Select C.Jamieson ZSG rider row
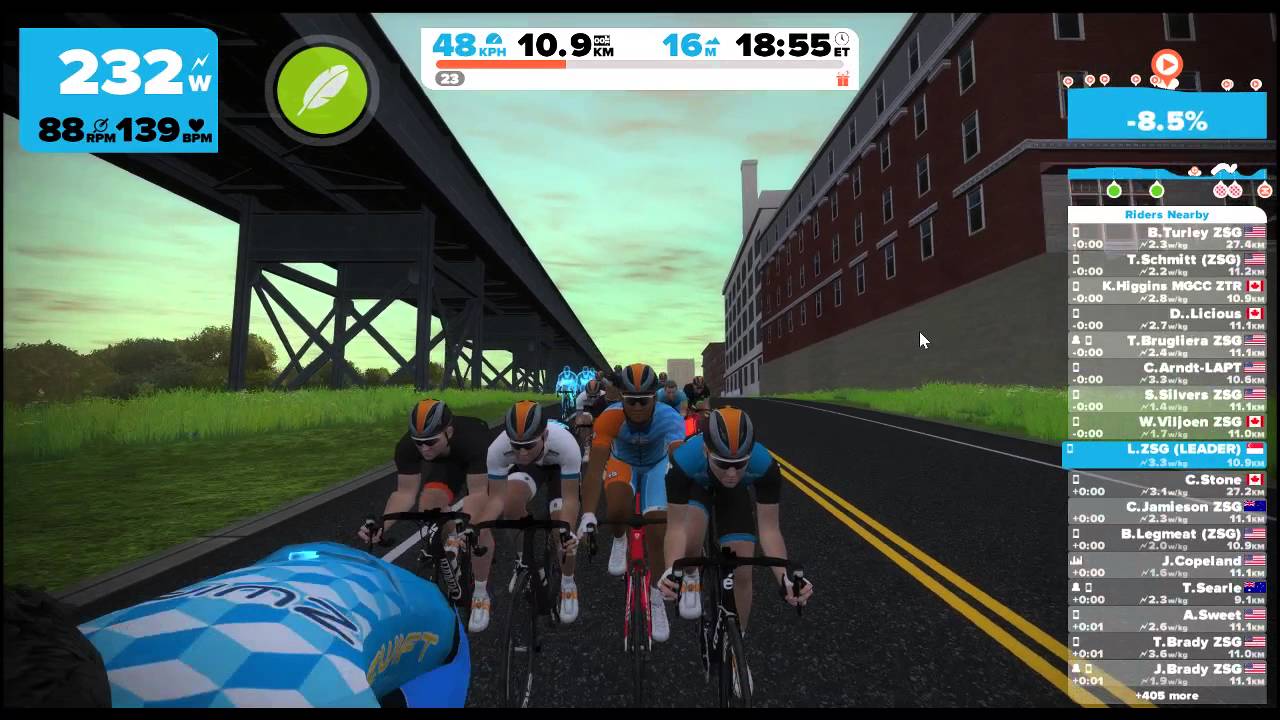 point(1166,512)
